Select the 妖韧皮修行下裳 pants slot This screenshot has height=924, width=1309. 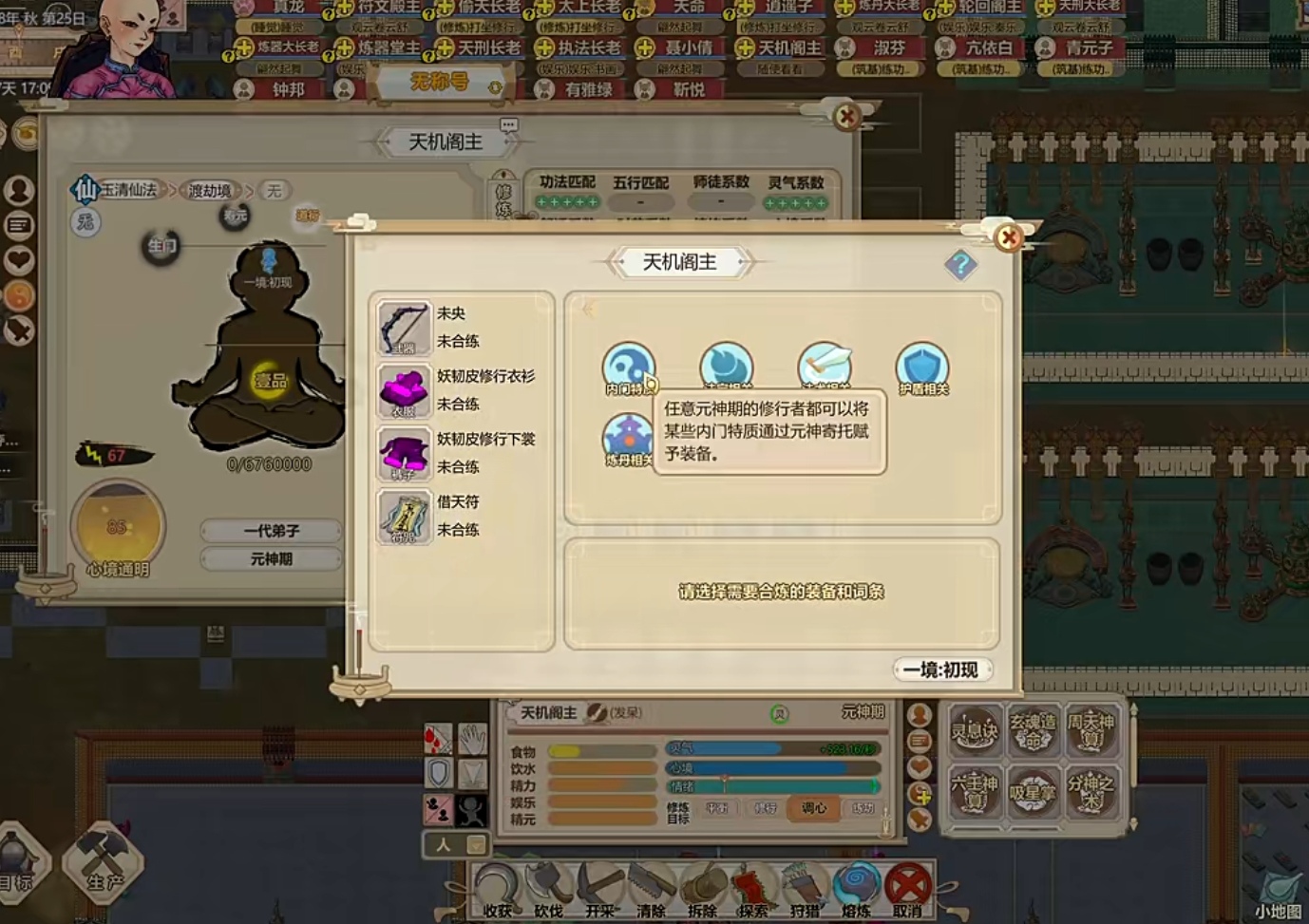pyautogui.click(x=404, y=453)
